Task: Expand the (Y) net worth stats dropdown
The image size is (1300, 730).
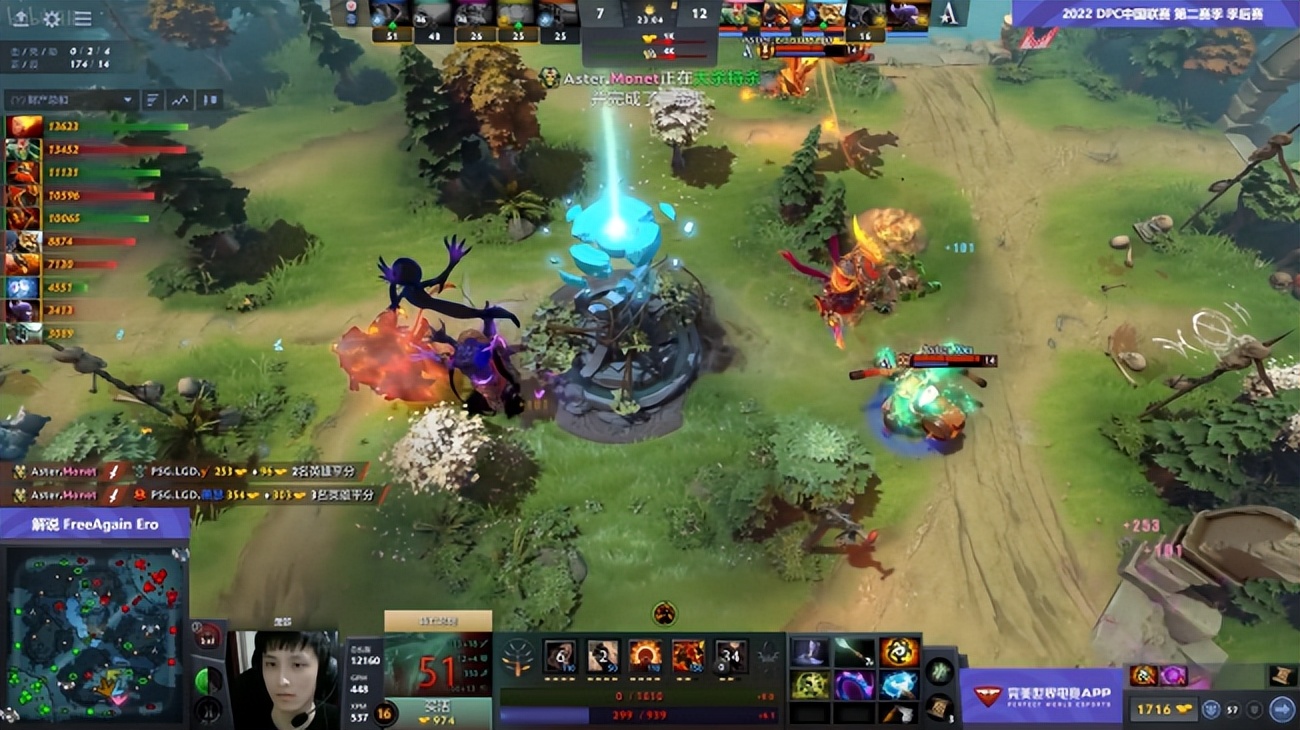Action: coord(65,99)
